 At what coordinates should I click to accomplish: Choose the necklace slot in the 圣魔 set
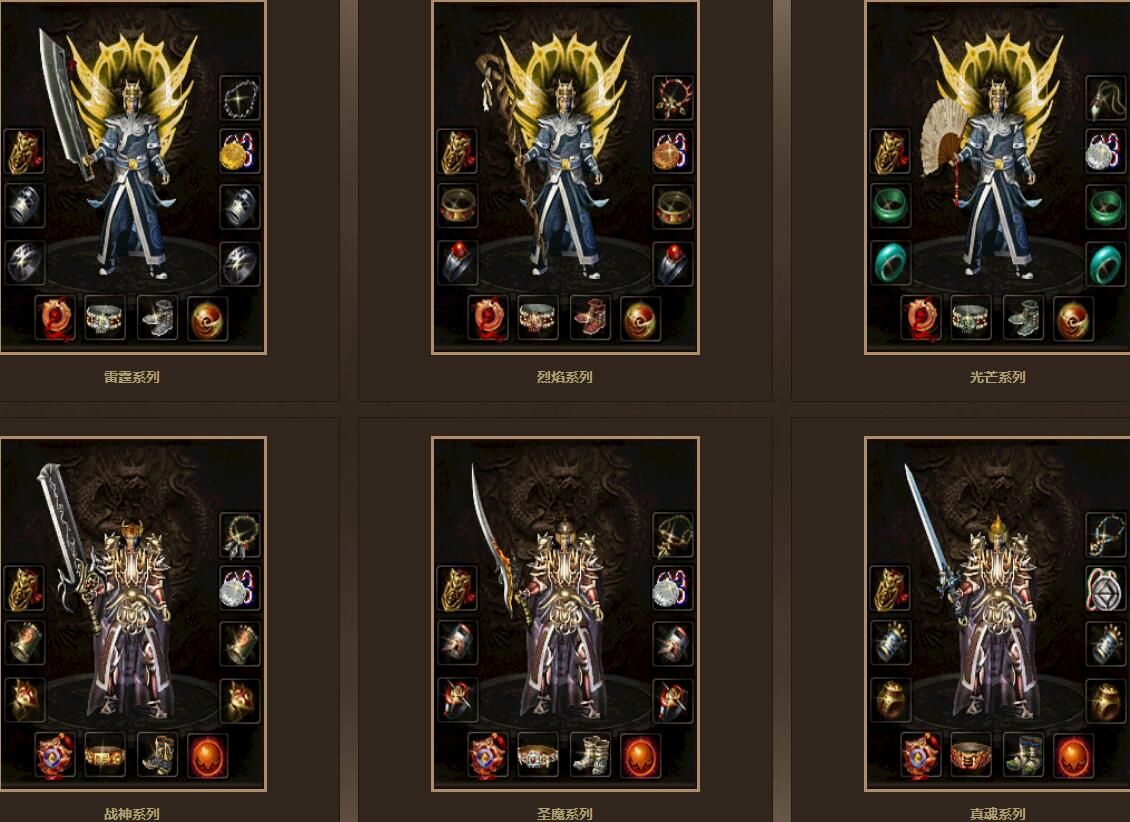(673, 534)
